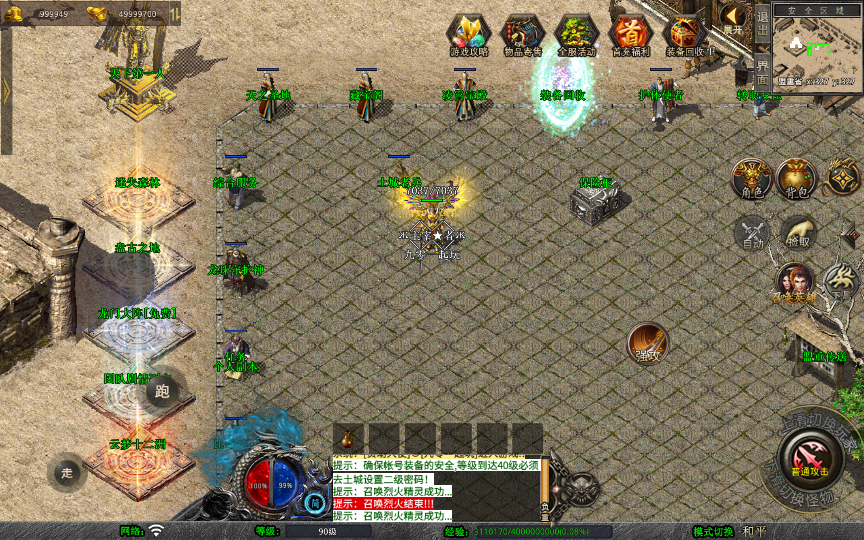This screenshot has width=864, height=540.
Task: Click the 展开 expand arrow button
Action: (733, 19)
